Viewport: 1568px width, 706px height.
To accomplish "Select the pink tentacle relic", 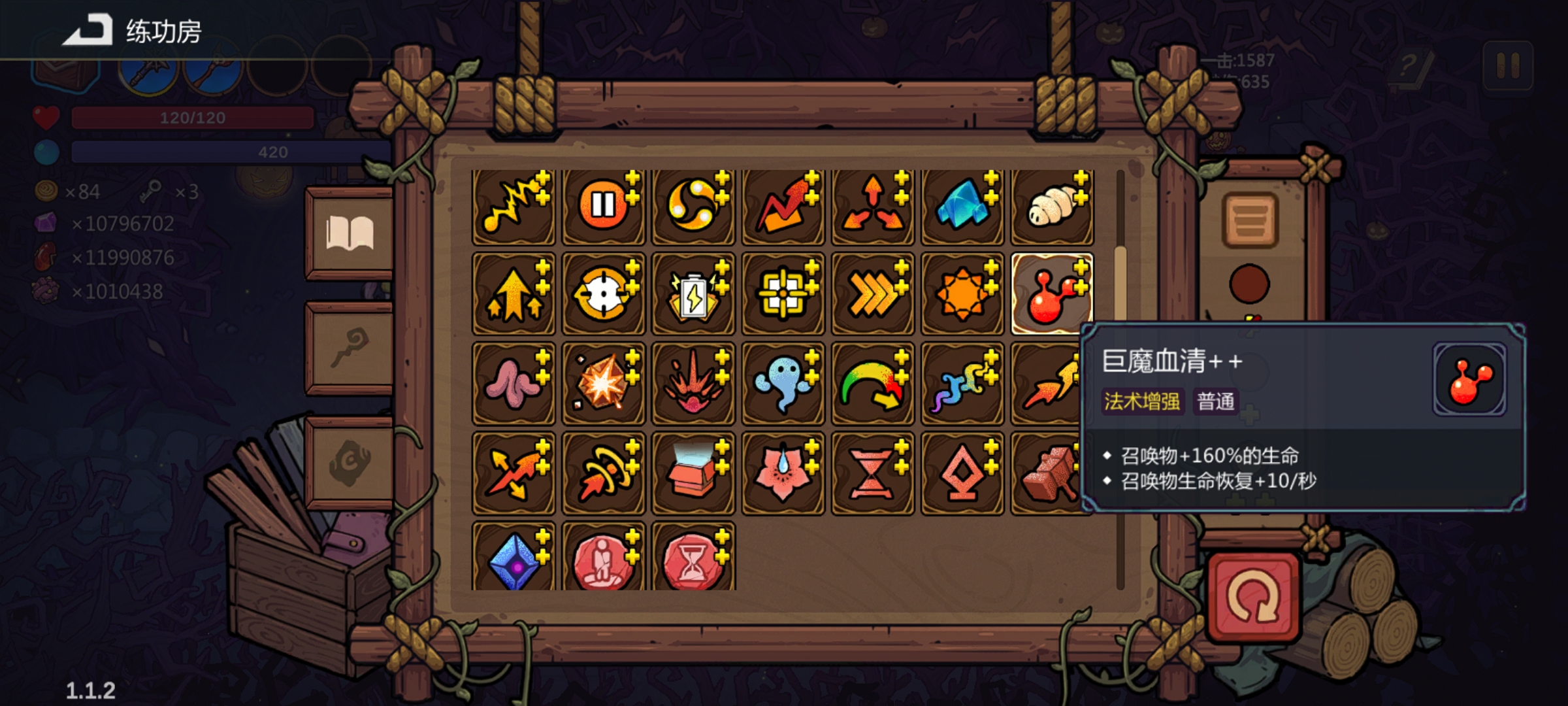I will [514, 384].
